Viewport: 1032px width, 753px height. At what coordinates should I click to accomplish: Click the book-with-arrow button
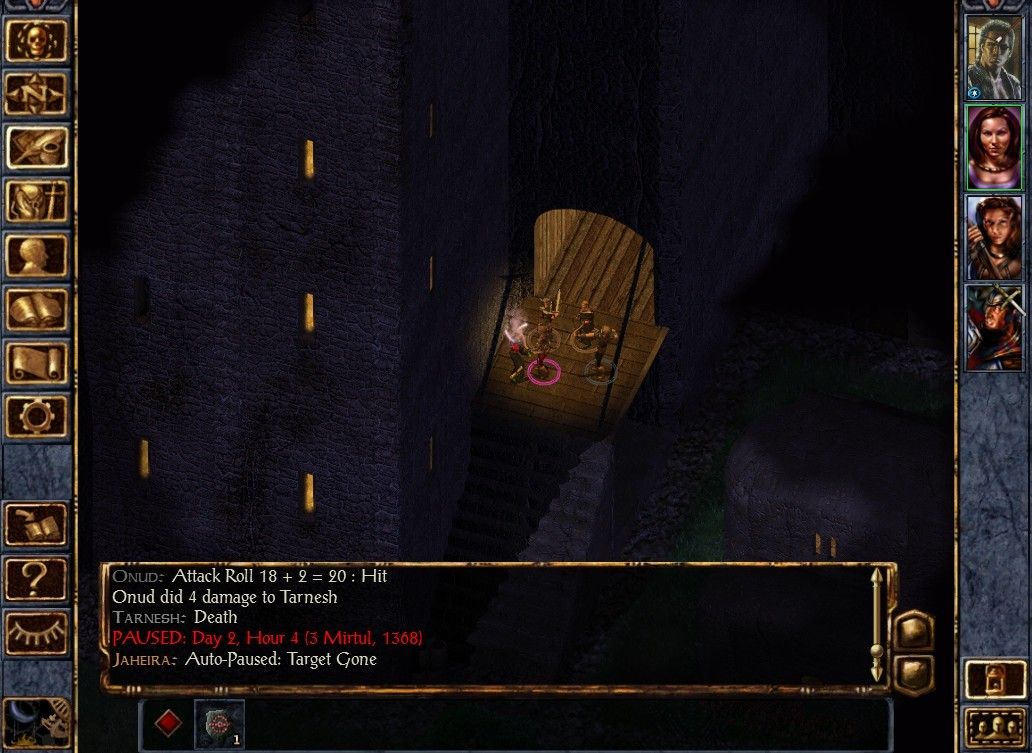coord(37,525)
